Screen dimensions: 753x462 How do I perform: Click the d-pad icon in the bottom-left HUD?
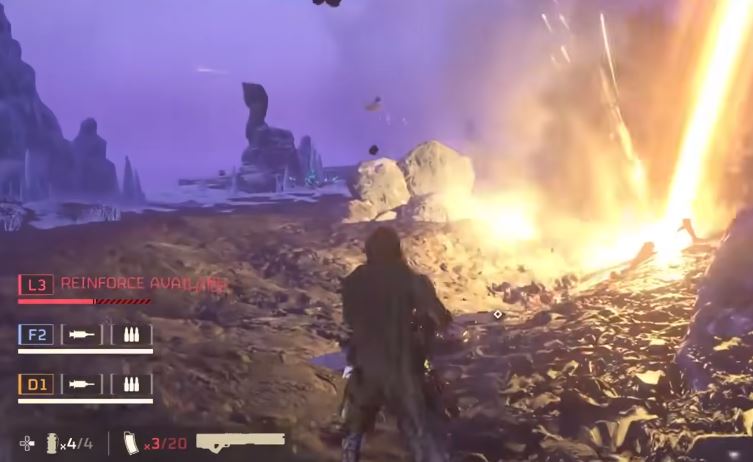(27, 442)
